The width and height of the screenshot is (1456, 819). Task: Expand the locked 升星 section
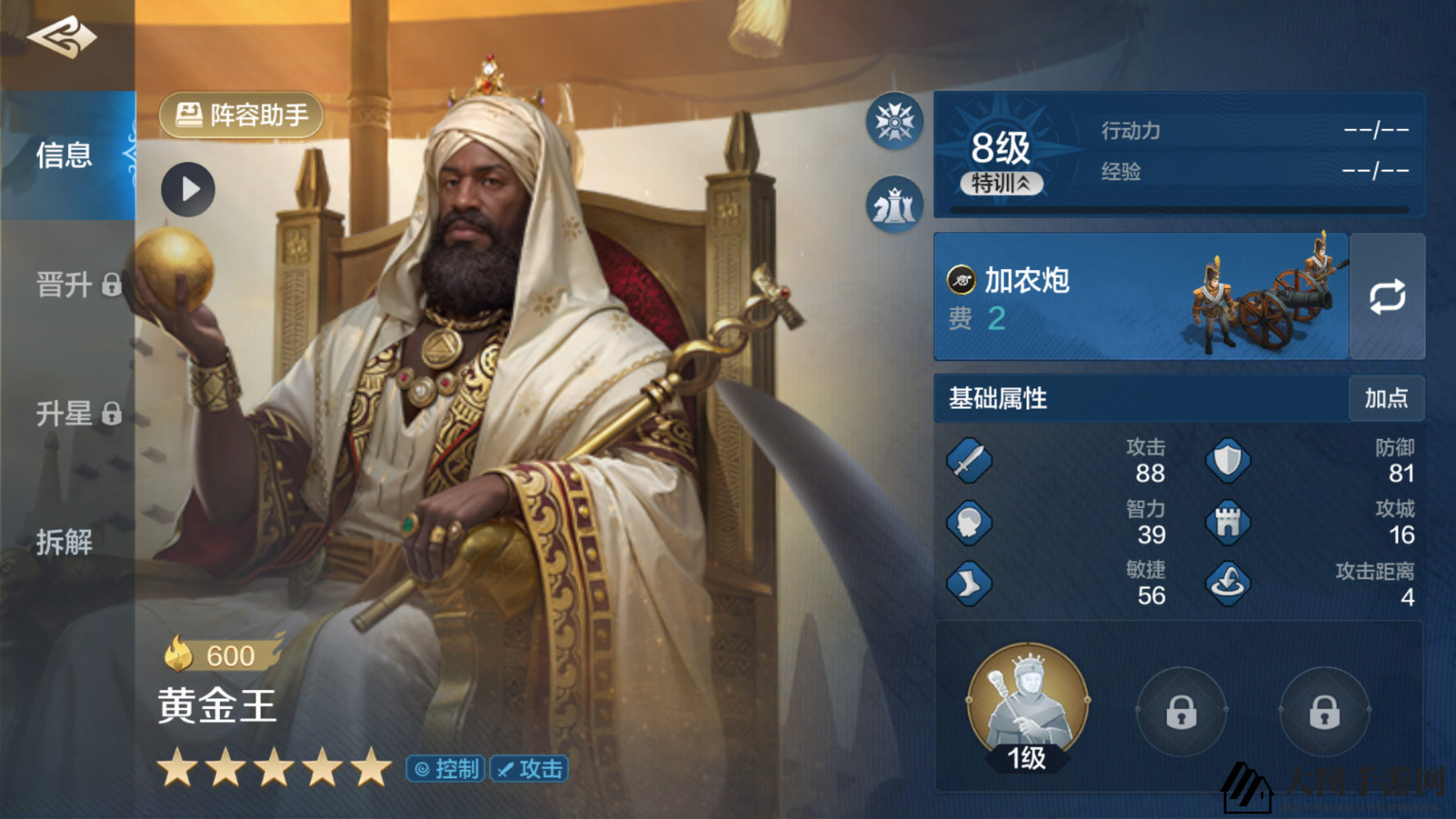pyautogui.click(x=66, y=414)
